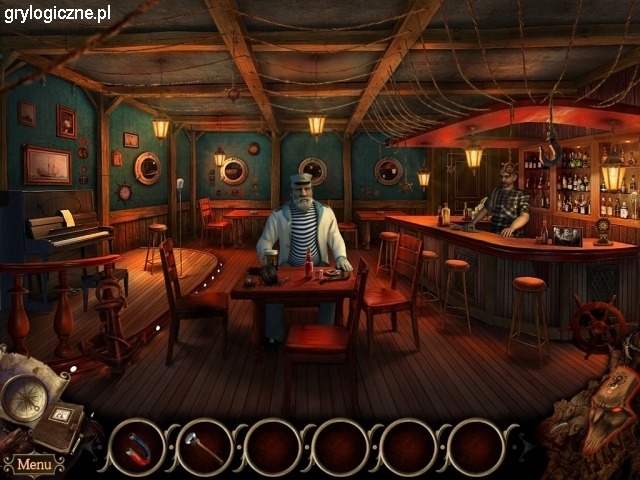The image size is (640, 480).
Task: Select the horseshoe magnet inventory slot
Action: coord(137,448)
